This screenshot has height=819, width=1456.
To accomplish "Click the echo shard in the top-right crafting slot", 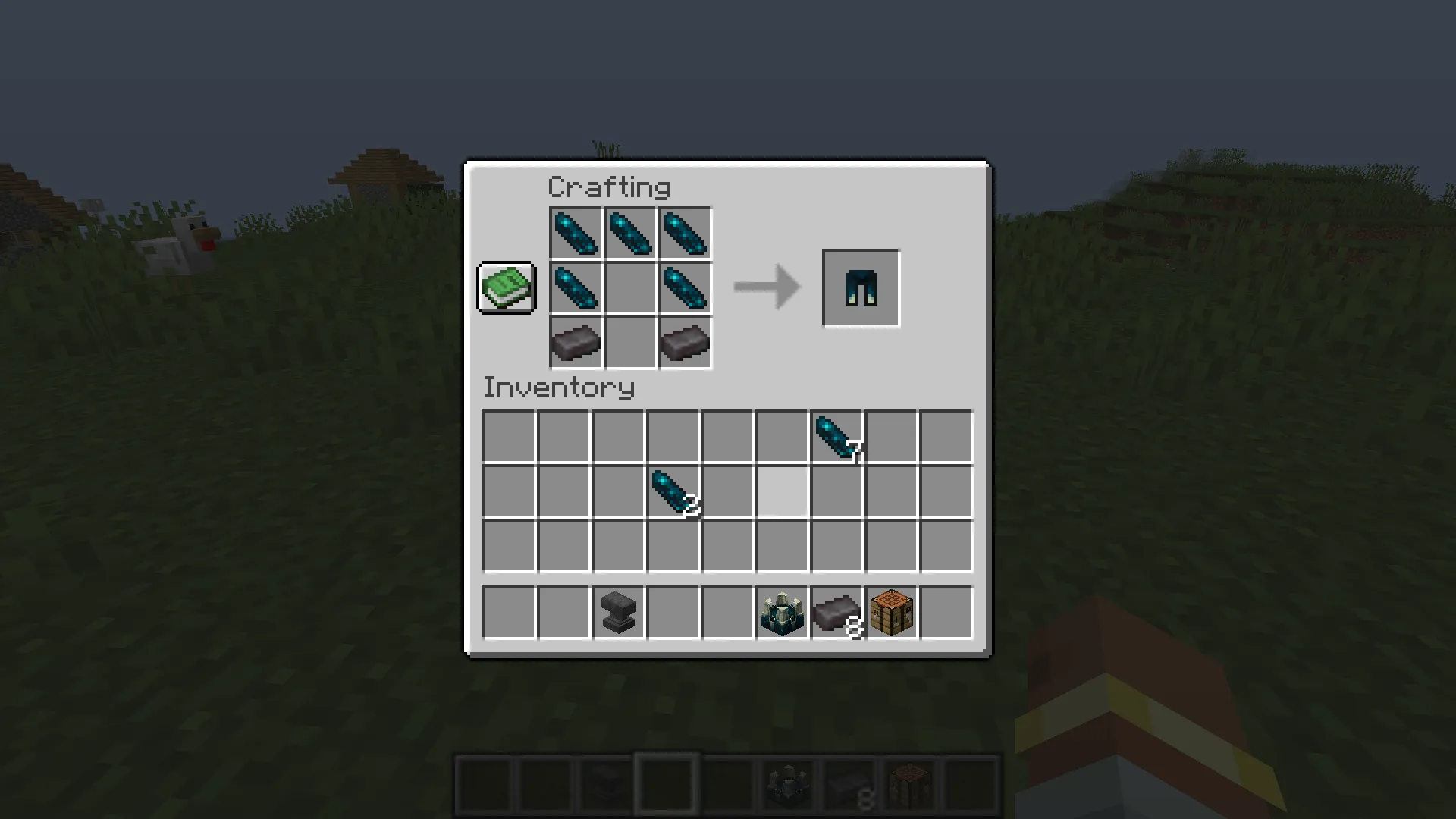I will [684, 234].
